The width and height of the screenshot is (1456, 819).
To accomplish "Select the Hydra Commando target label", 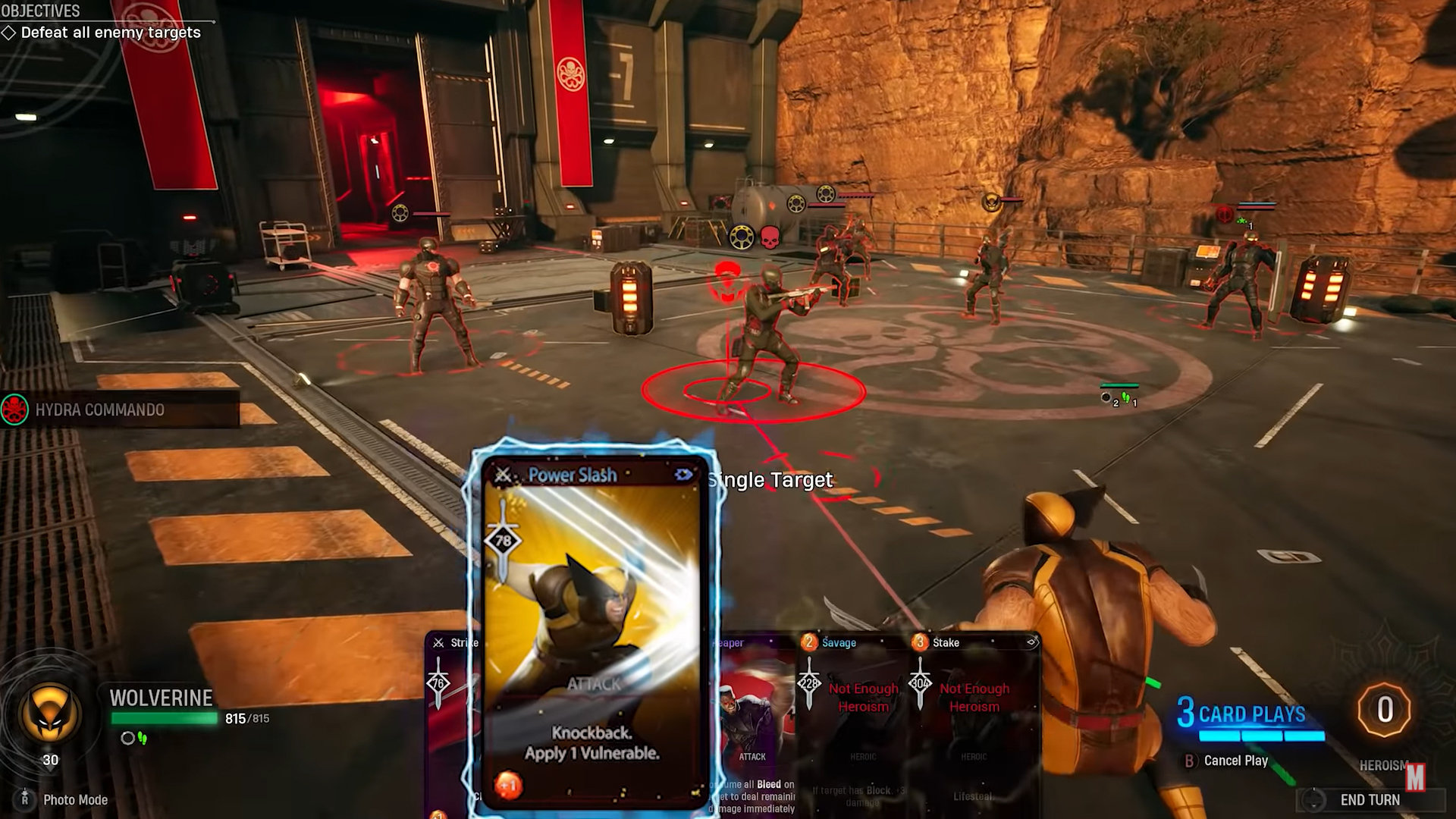I will pyautogui.click(x=99, y=410).
